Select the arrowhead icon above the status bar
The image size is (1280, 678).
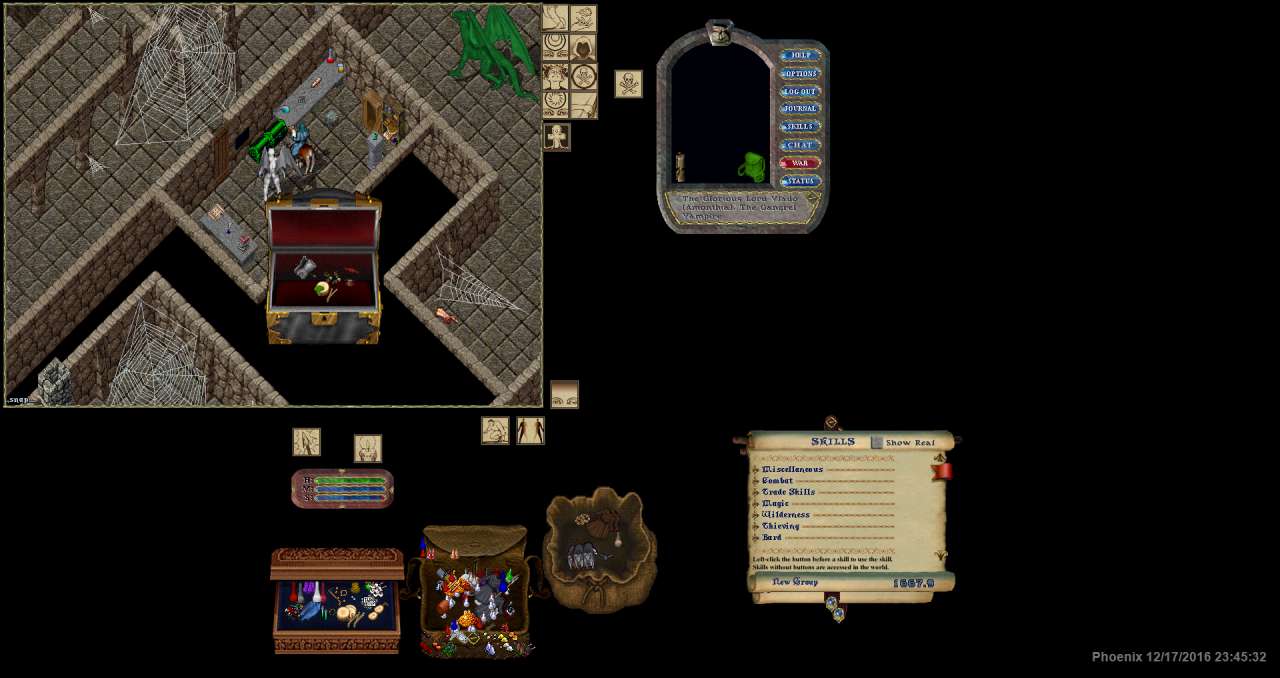306,442
